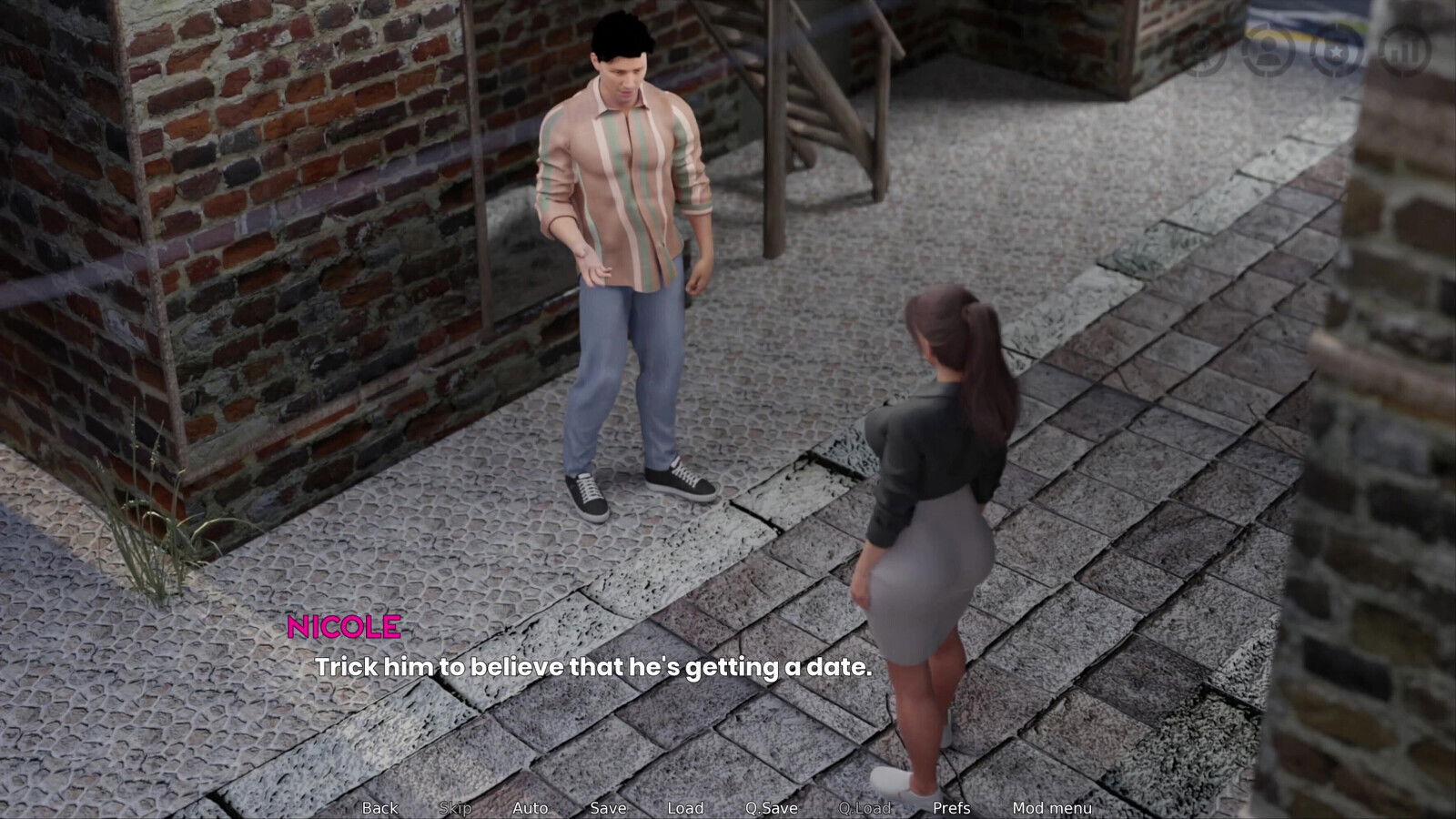
Task: Save the game
Action: (x=610, y=808)
